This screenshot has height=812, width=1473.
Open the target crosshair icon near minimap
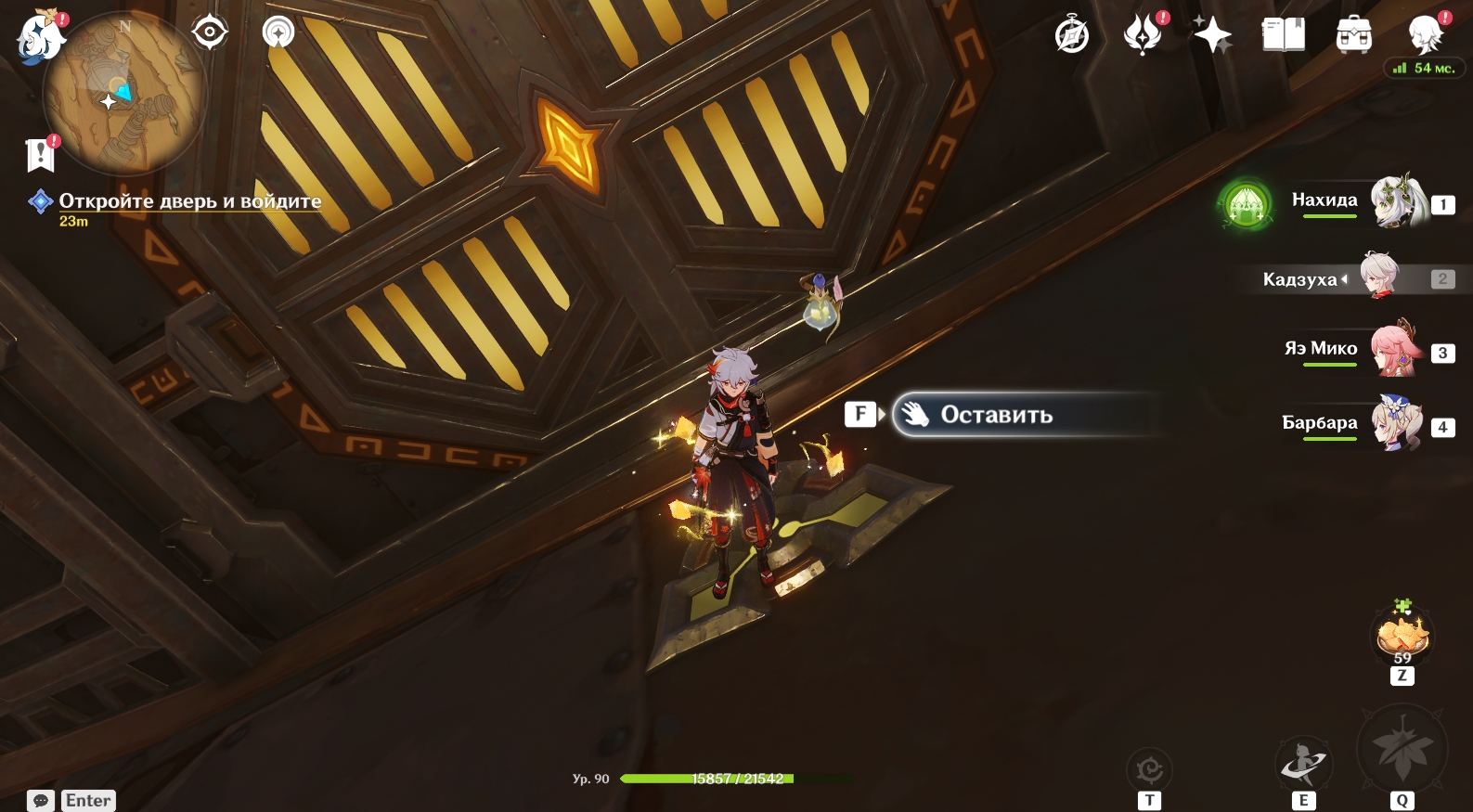point(210,32)
